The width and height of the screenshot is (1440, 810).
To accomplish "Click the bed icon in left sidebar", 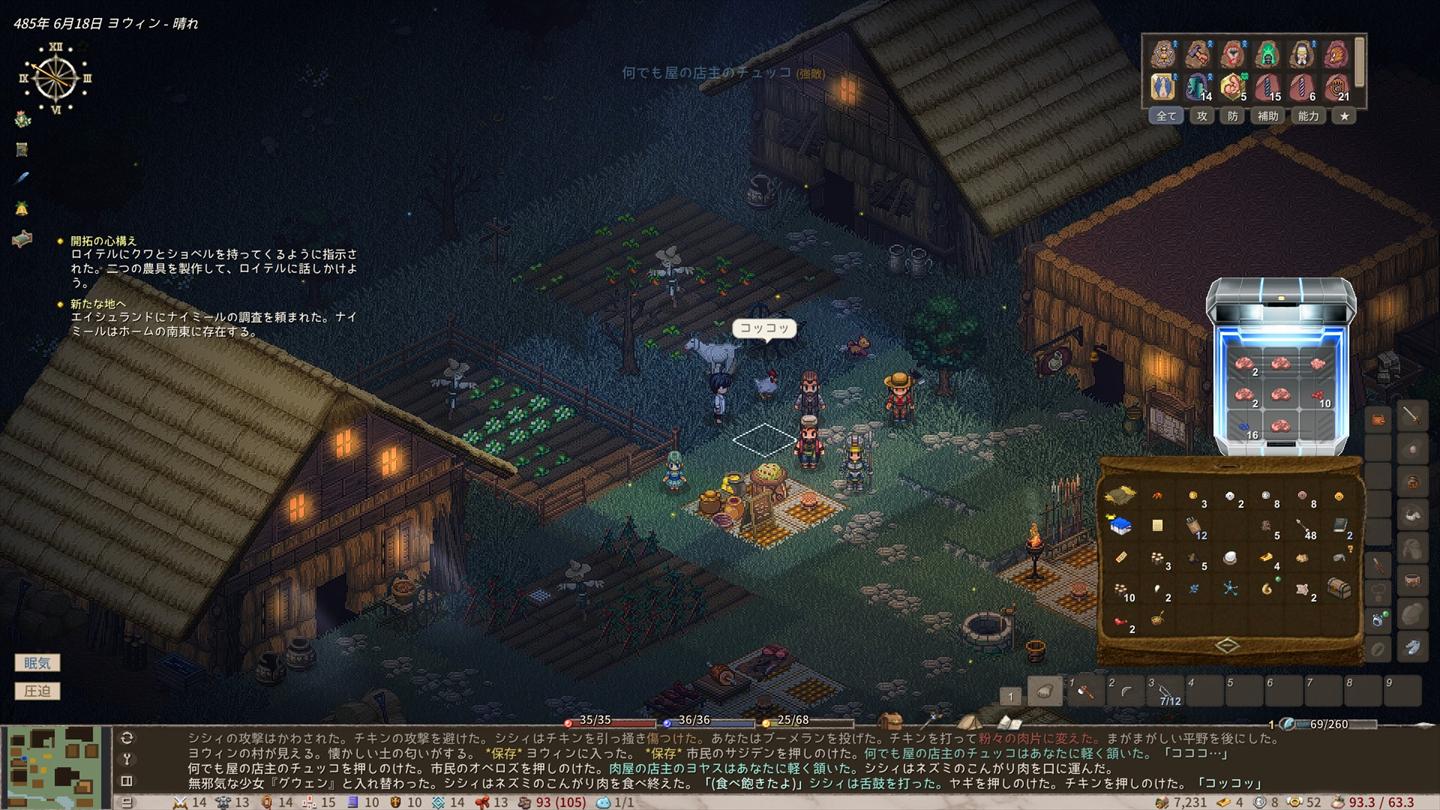I will pos(22,239).
